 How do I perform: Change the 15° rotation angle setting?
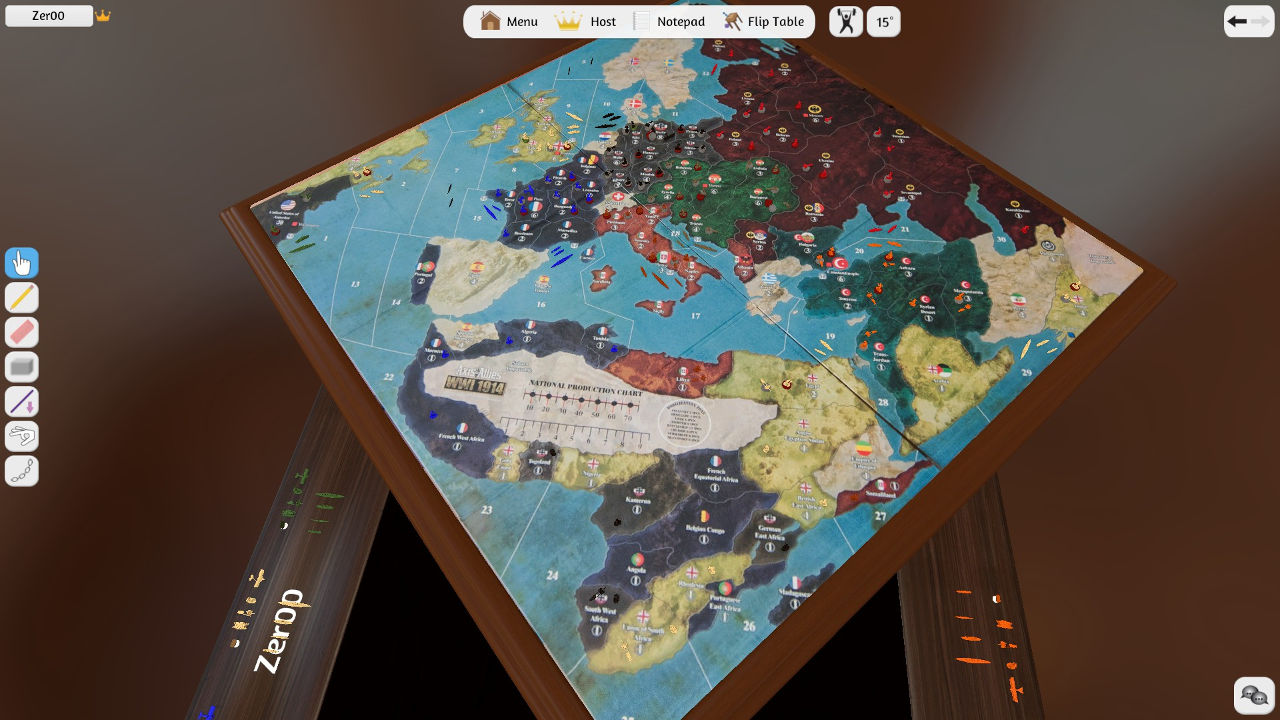(x=884, y=21)
